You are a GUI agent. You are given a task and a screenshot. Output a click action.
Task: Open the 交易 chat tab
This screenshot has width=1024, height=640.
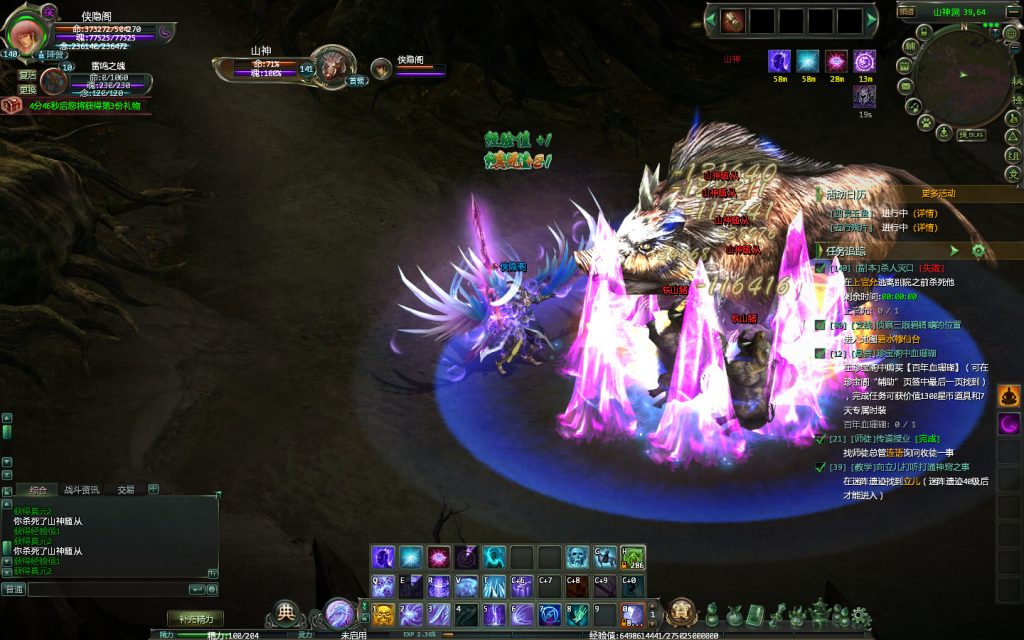point(125,490)
